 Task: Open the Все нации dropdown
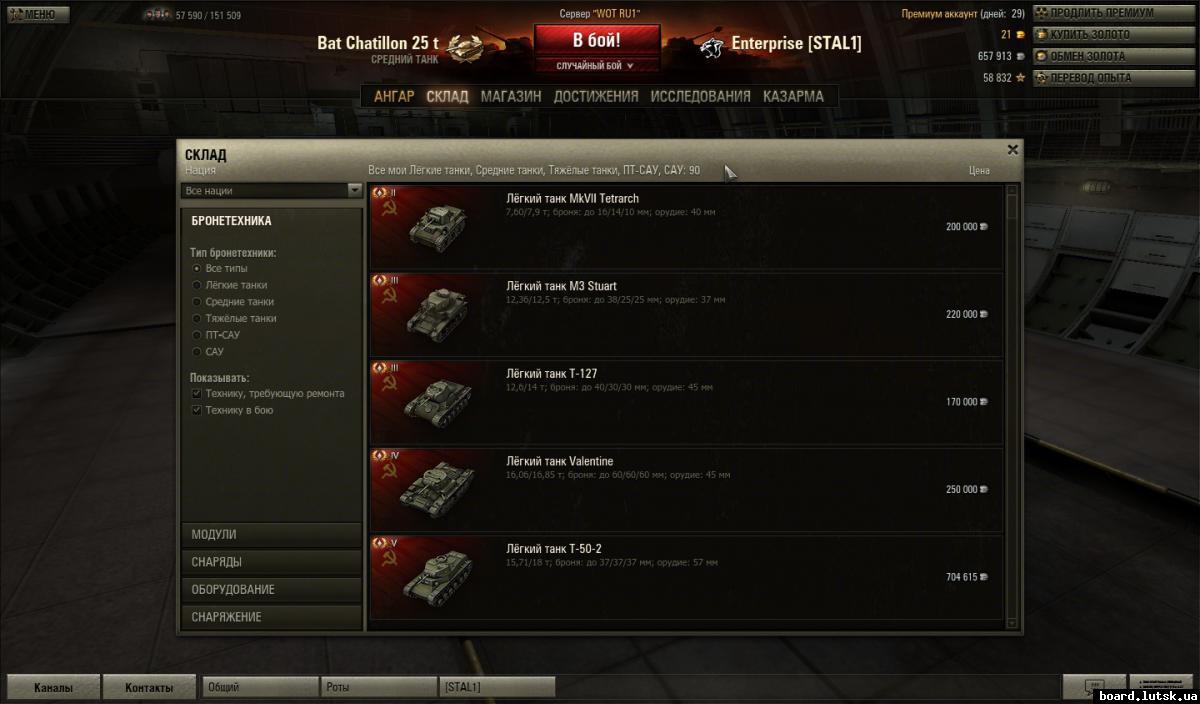coord(272,190)
